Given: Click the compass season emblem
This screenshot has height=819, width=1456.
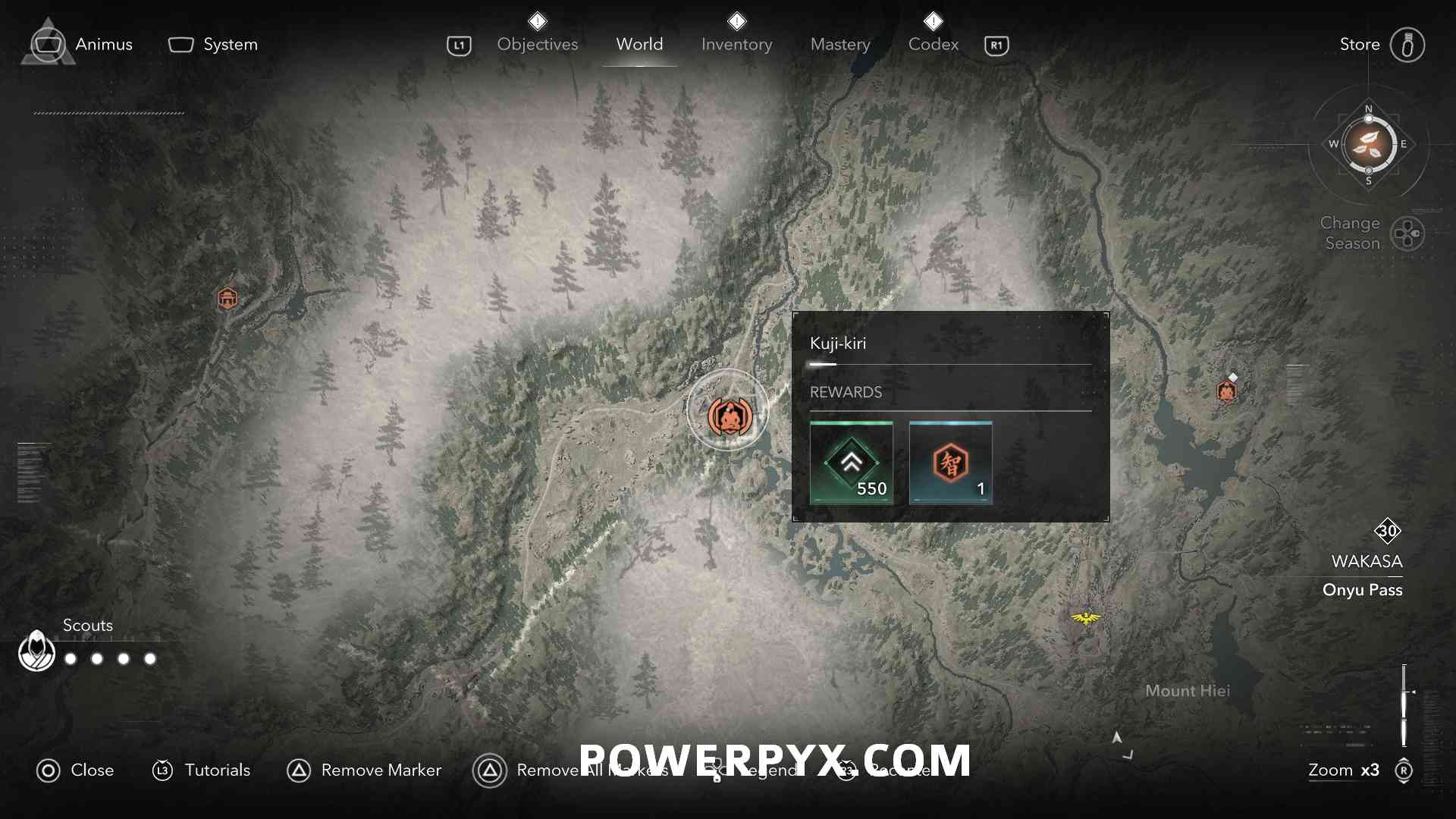Looking at the screenshot, I should point(1369,144).
